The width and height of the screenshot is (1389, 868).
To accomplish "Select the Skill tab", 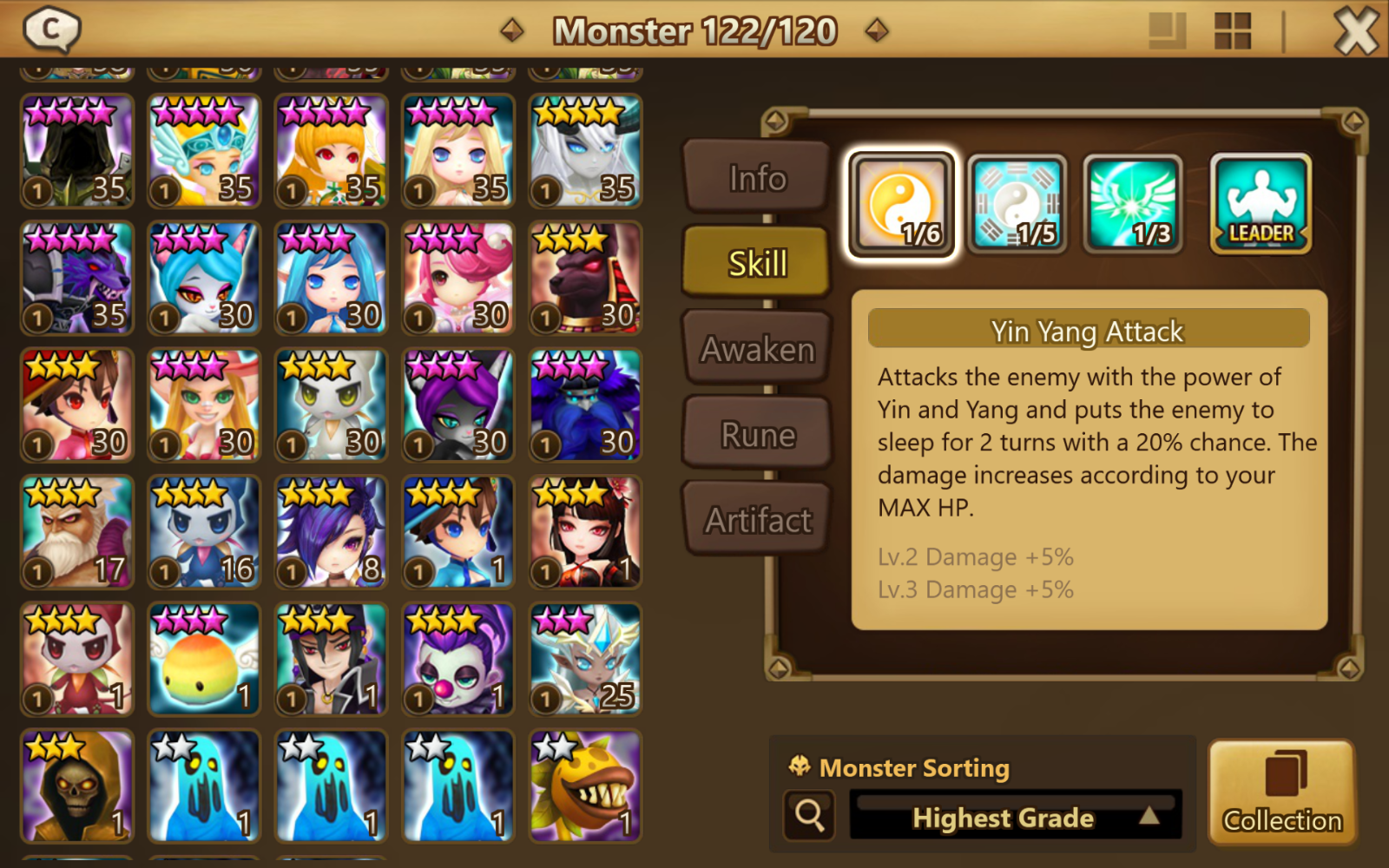I will point(757,263).
